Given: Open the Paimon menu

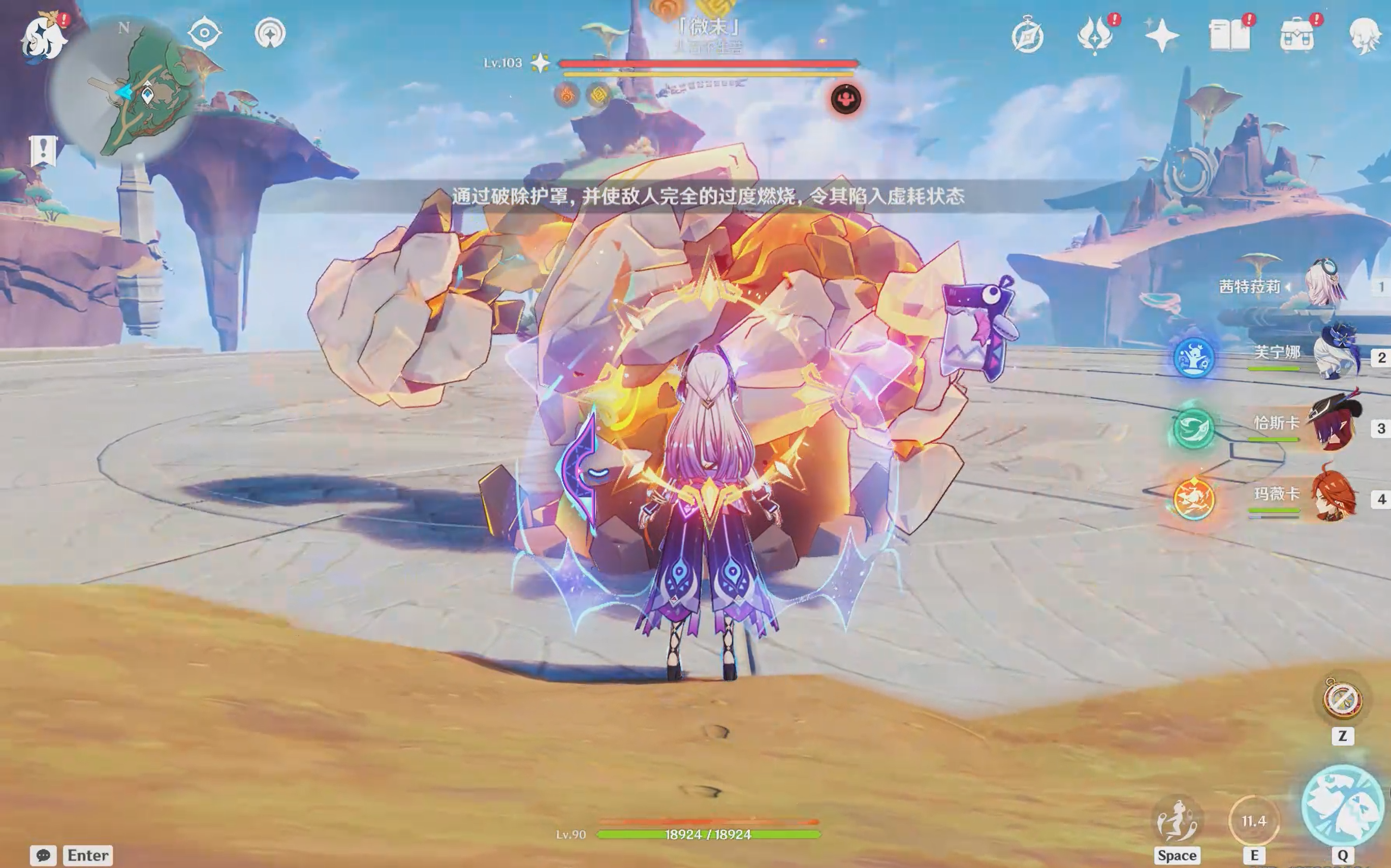Looking at the screenshot, I should click(44, 37).
